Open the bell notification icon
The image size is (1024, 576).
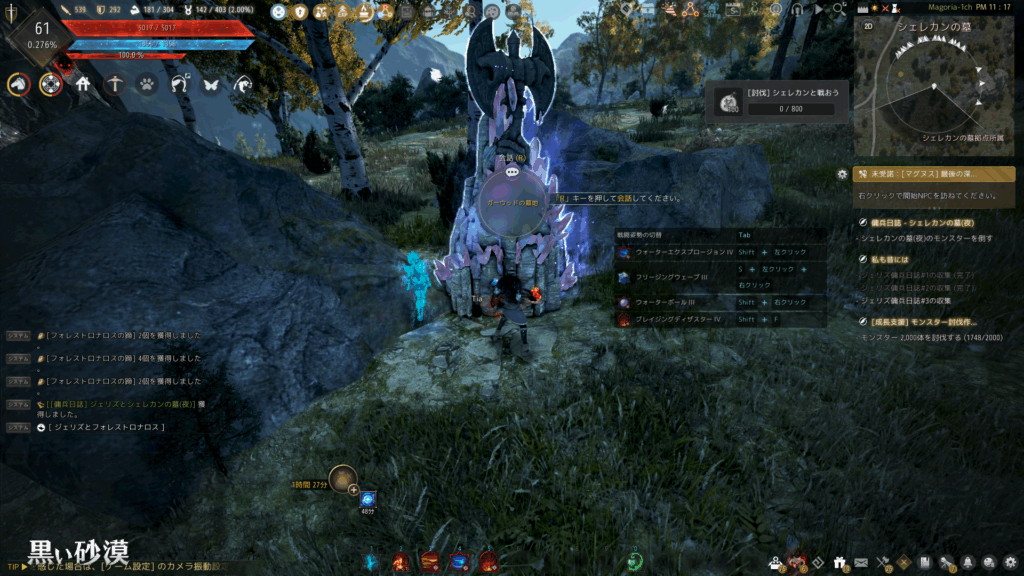point(968,562)
